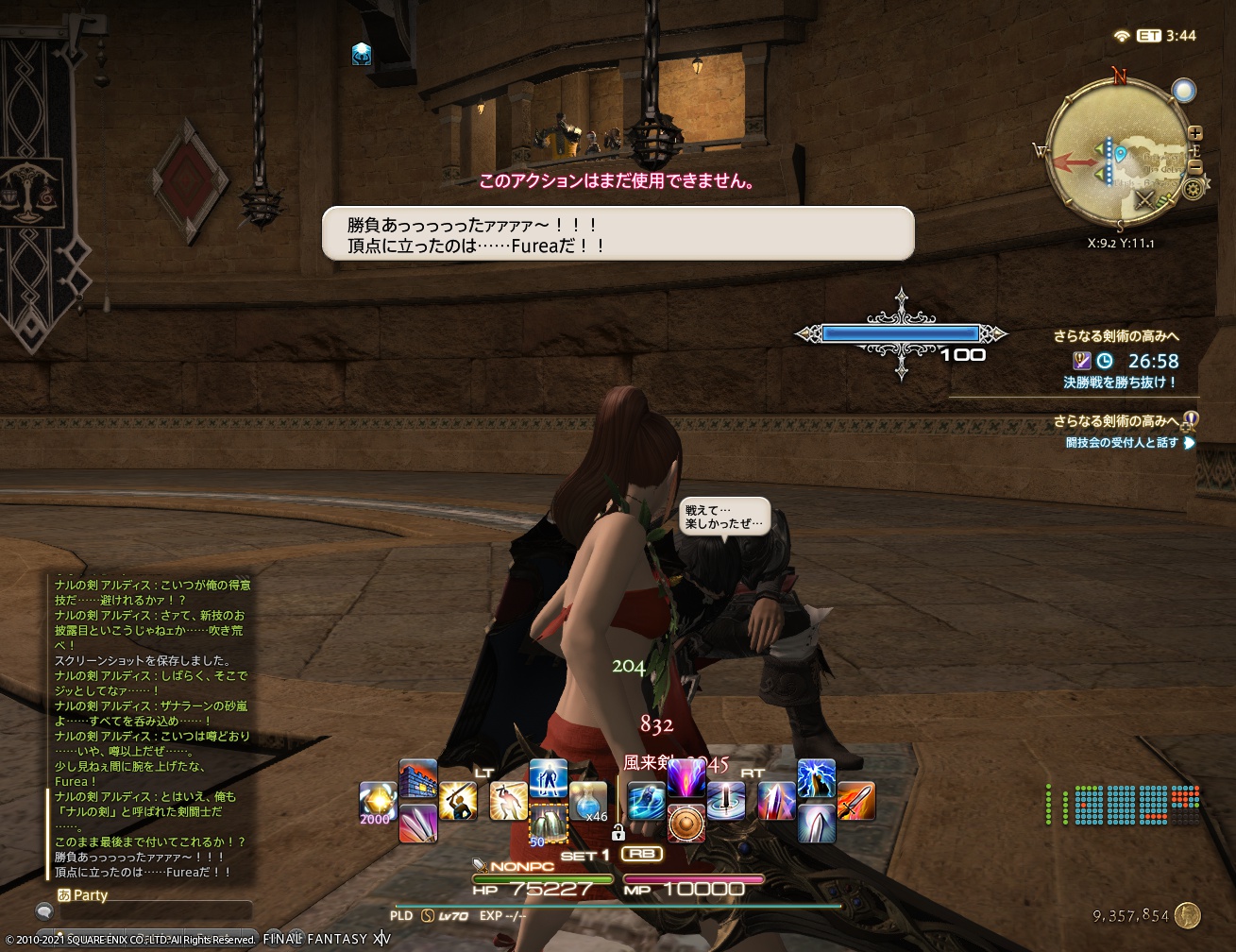Open the minimap settings gear
The image size is (1236, 952).
click(x=1194, y=190)
